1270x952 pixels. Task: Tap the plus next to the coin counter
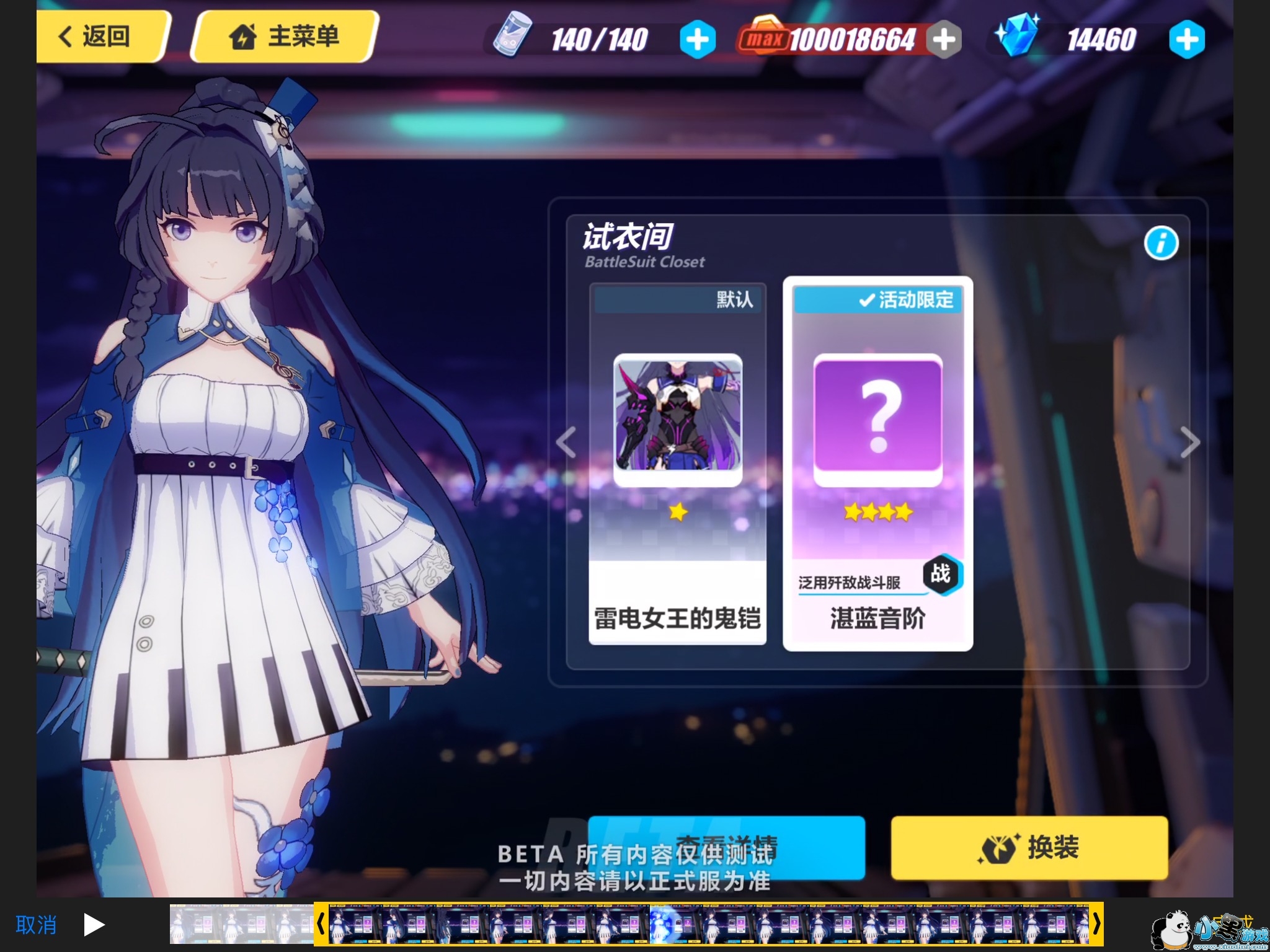(x=944, y=40)
